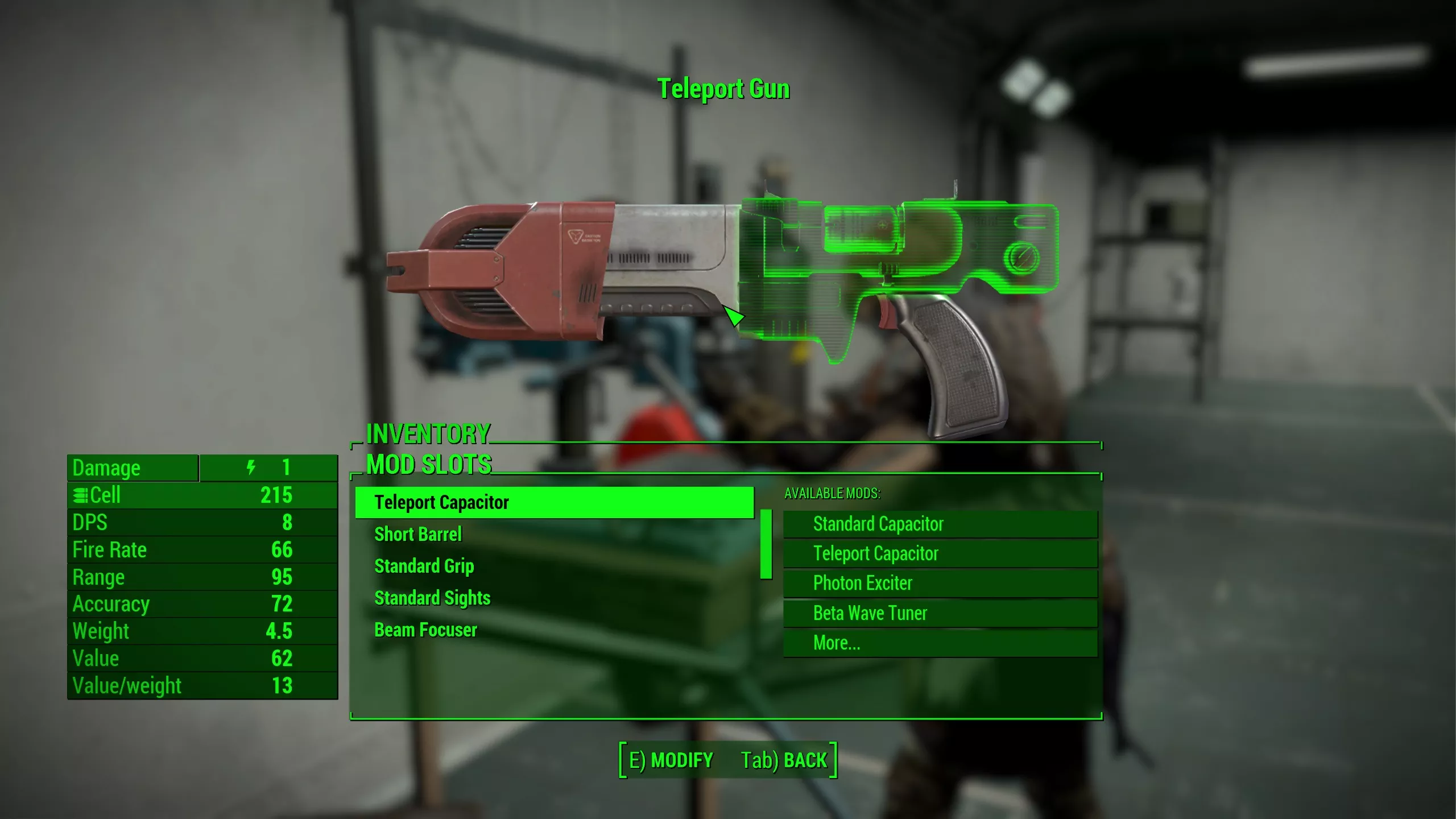Choose the Beta Wave Tuner mod
Screen dimensions: 1456x819
tap(940, 614)
